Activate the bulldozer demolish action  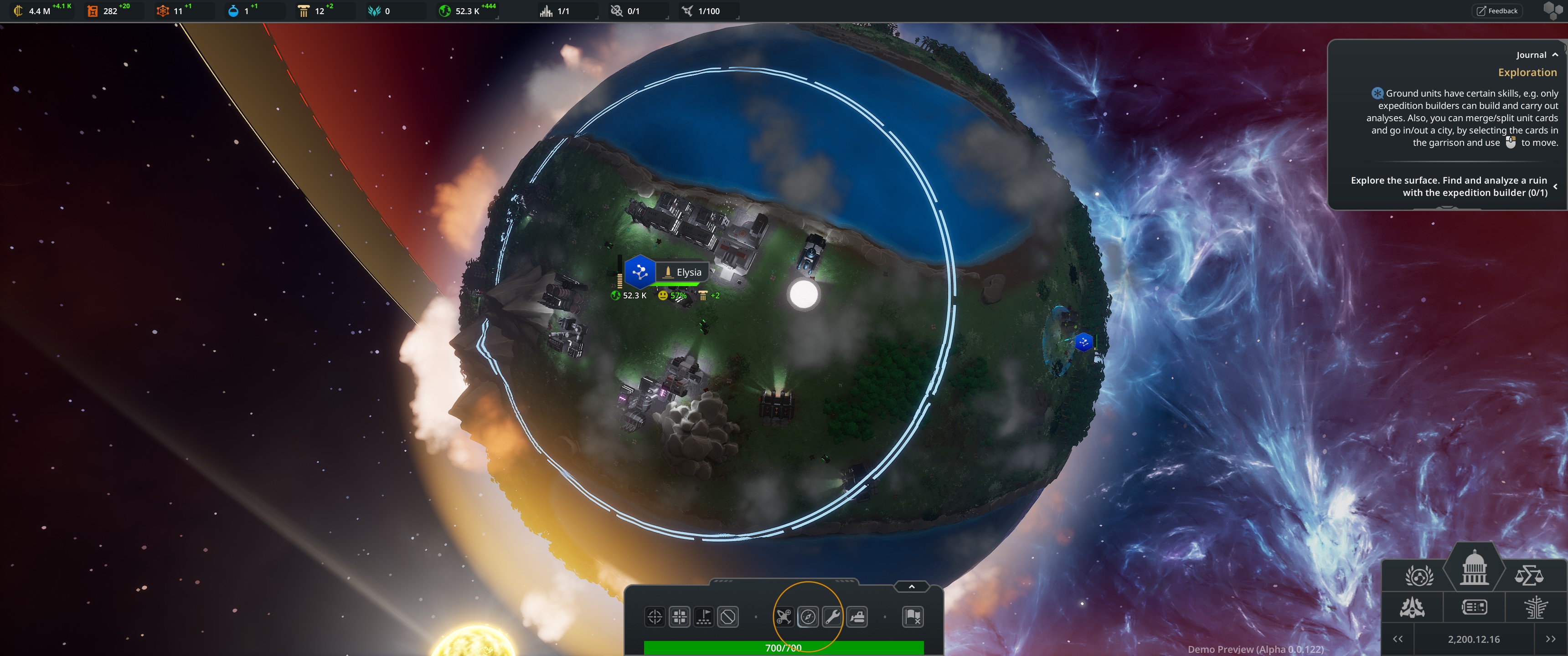pyautogui.click(x=857, y=617)
